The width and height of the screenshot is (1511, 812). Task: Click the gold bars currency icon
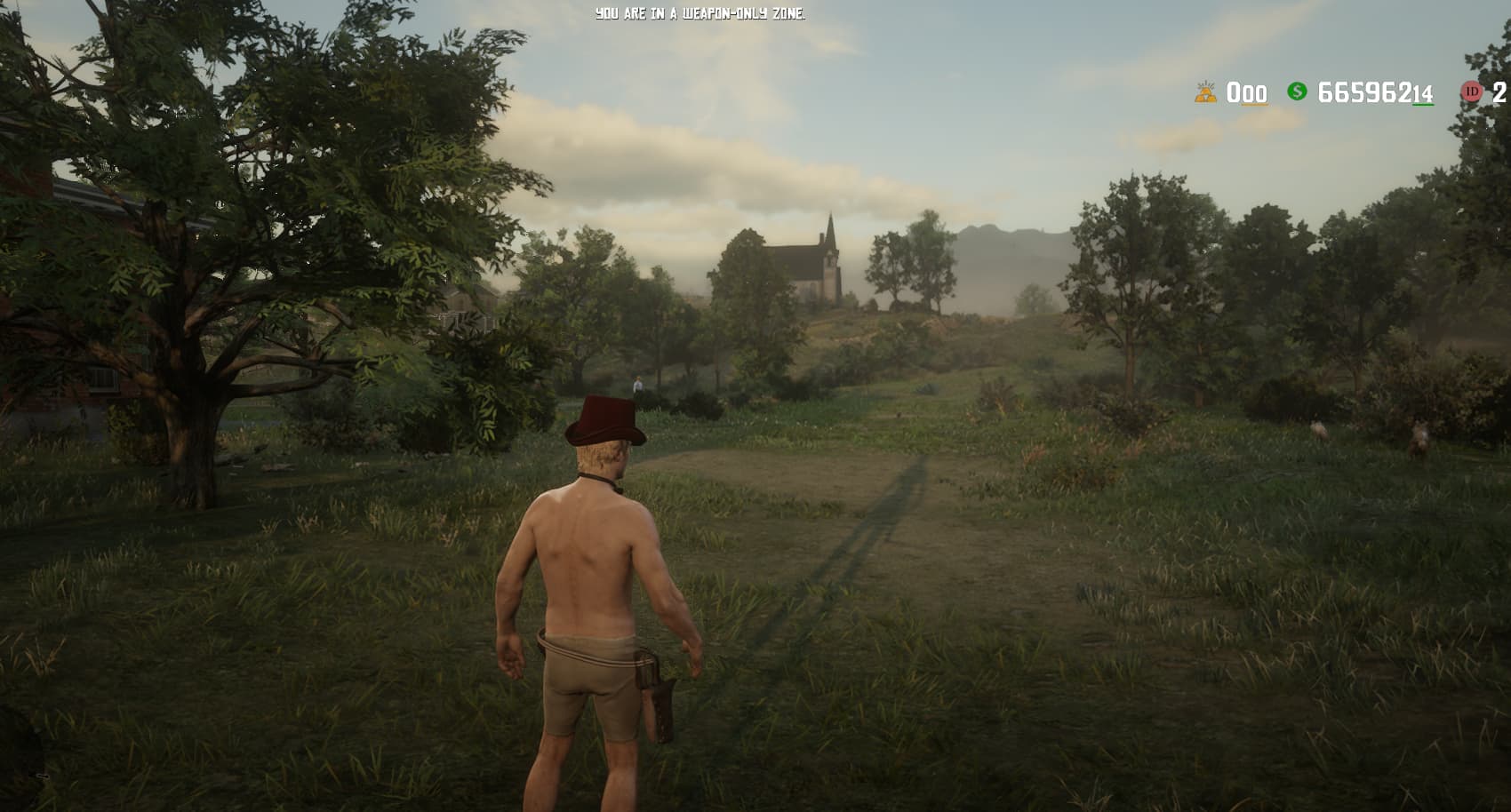click(1205, 92)
